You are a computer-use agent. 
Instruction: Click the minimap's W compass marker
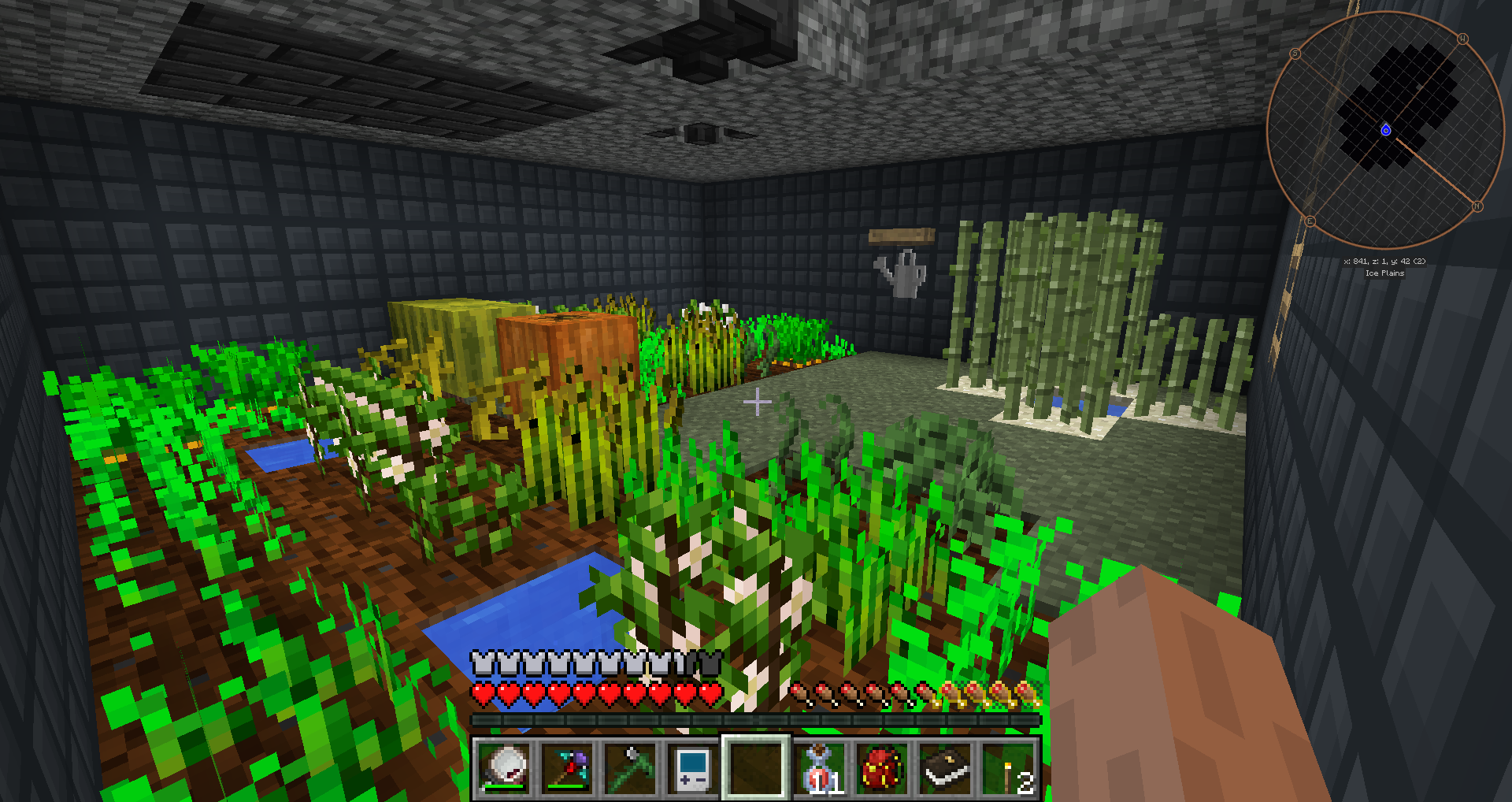coord(1462,39)
